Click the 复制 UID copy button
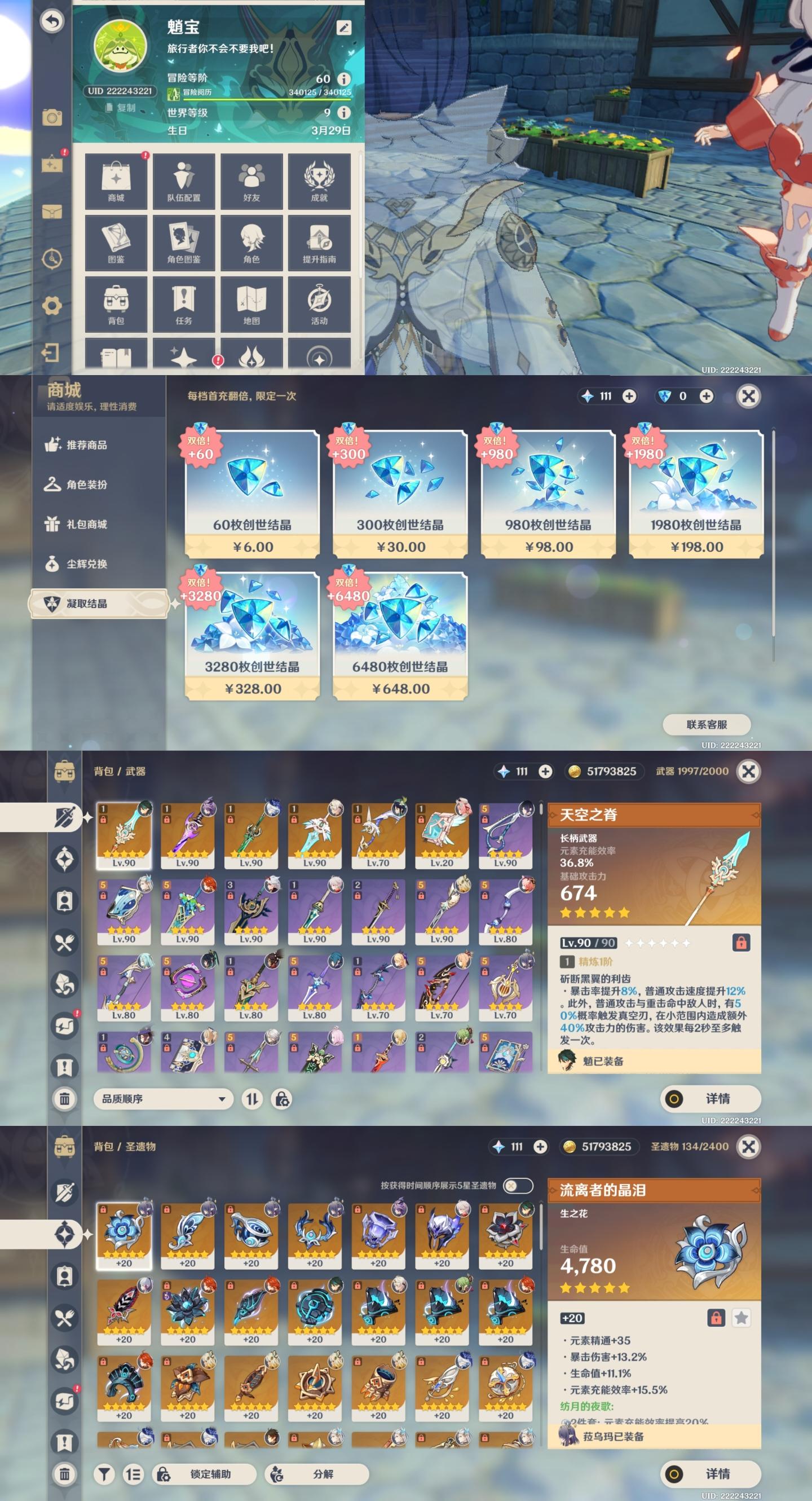The width and height of the screenshot is (812, 1501). click(122, 108)
